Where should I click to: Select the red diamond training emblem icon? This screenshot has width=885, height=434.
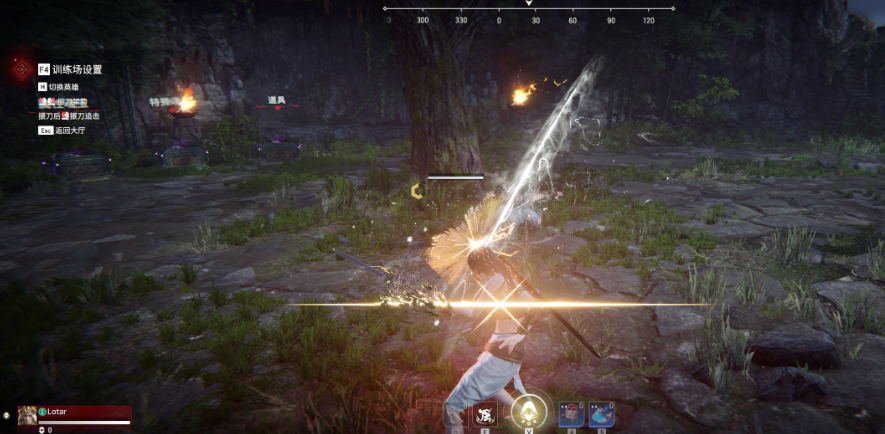21,70
